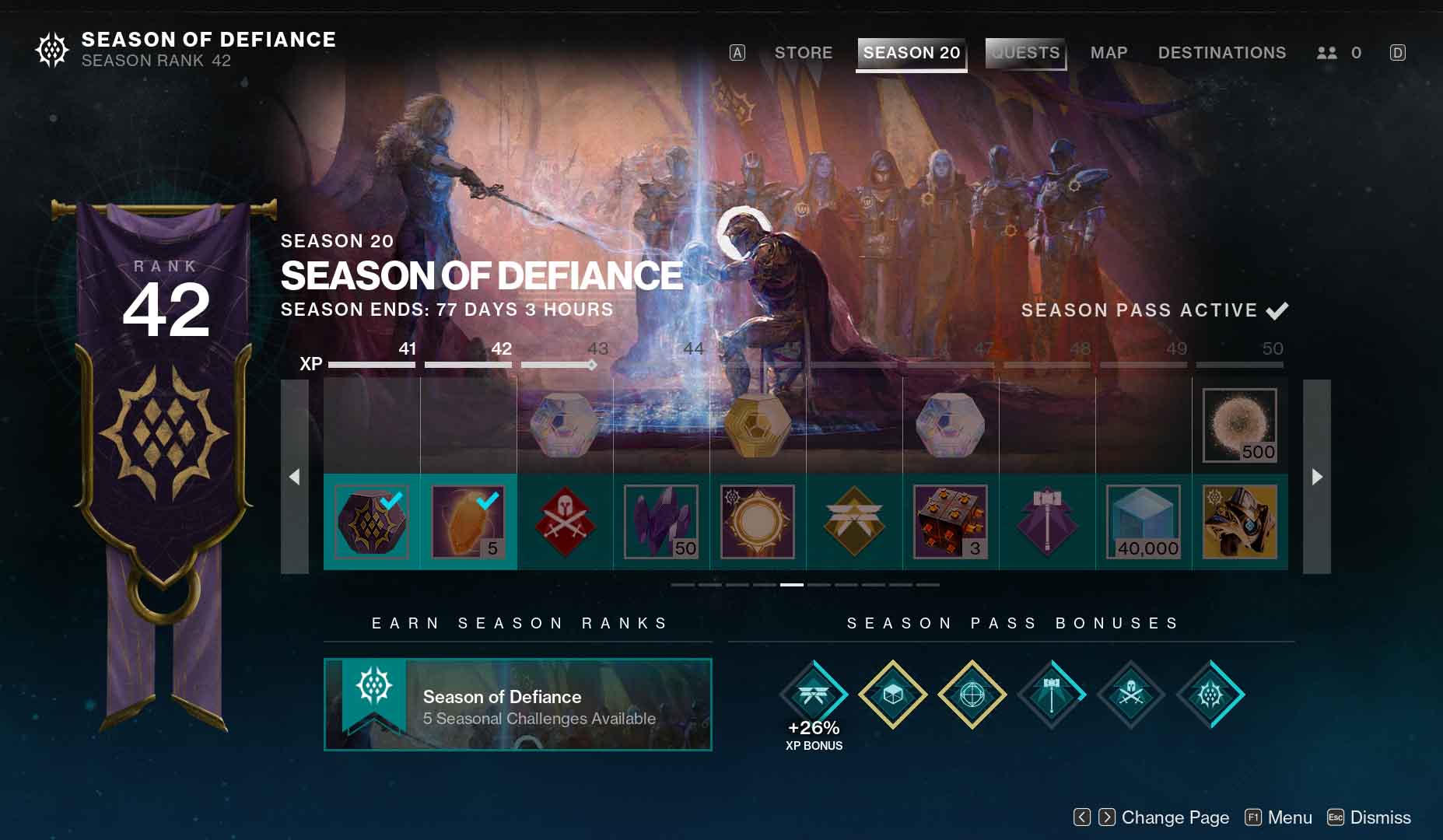Select the crossed swords crimson reward icon

pyautogui.click(x=566, y=521)
